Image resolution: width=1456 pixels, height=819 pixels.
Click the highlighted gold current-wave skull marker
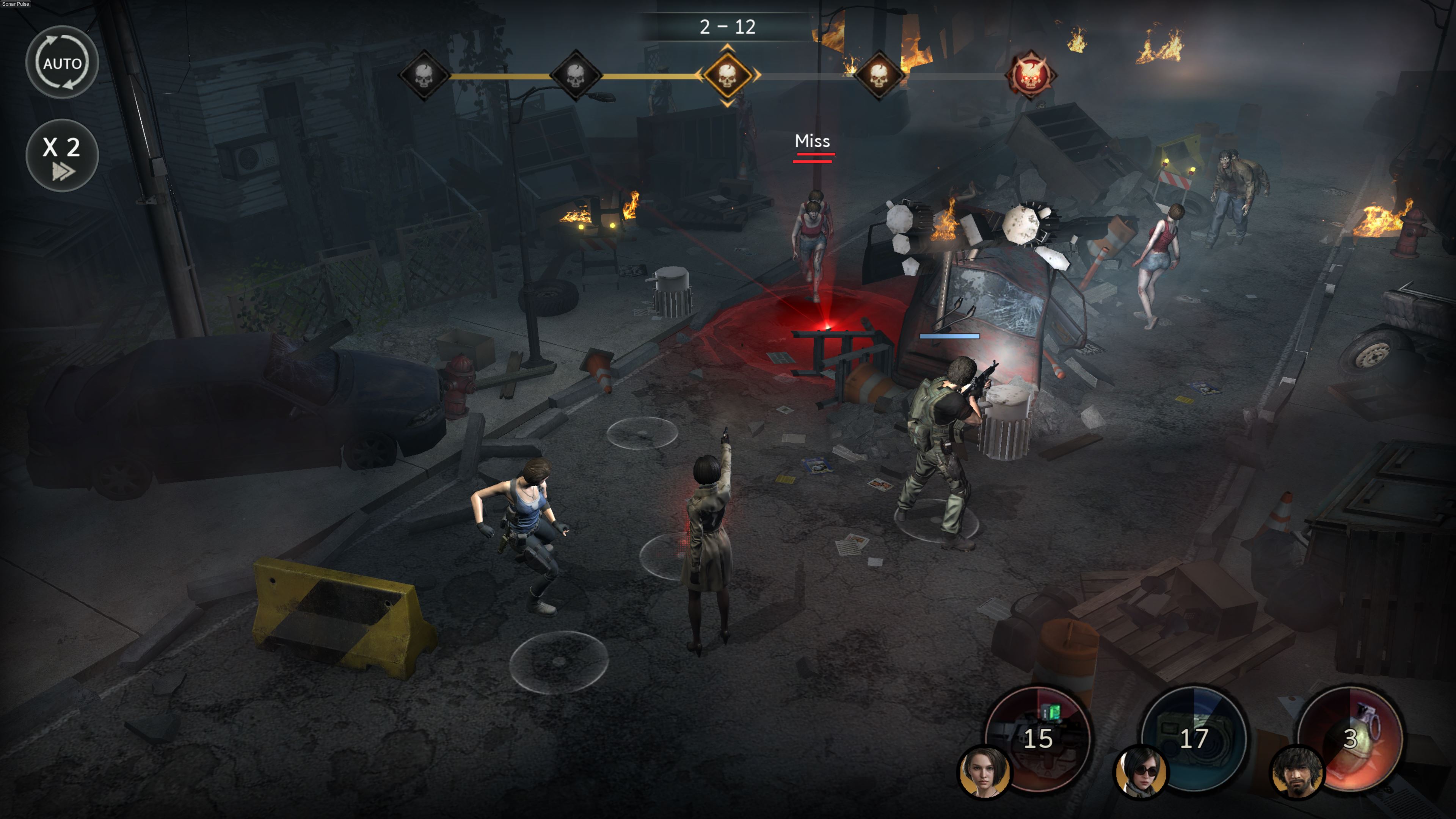point(727,76)
